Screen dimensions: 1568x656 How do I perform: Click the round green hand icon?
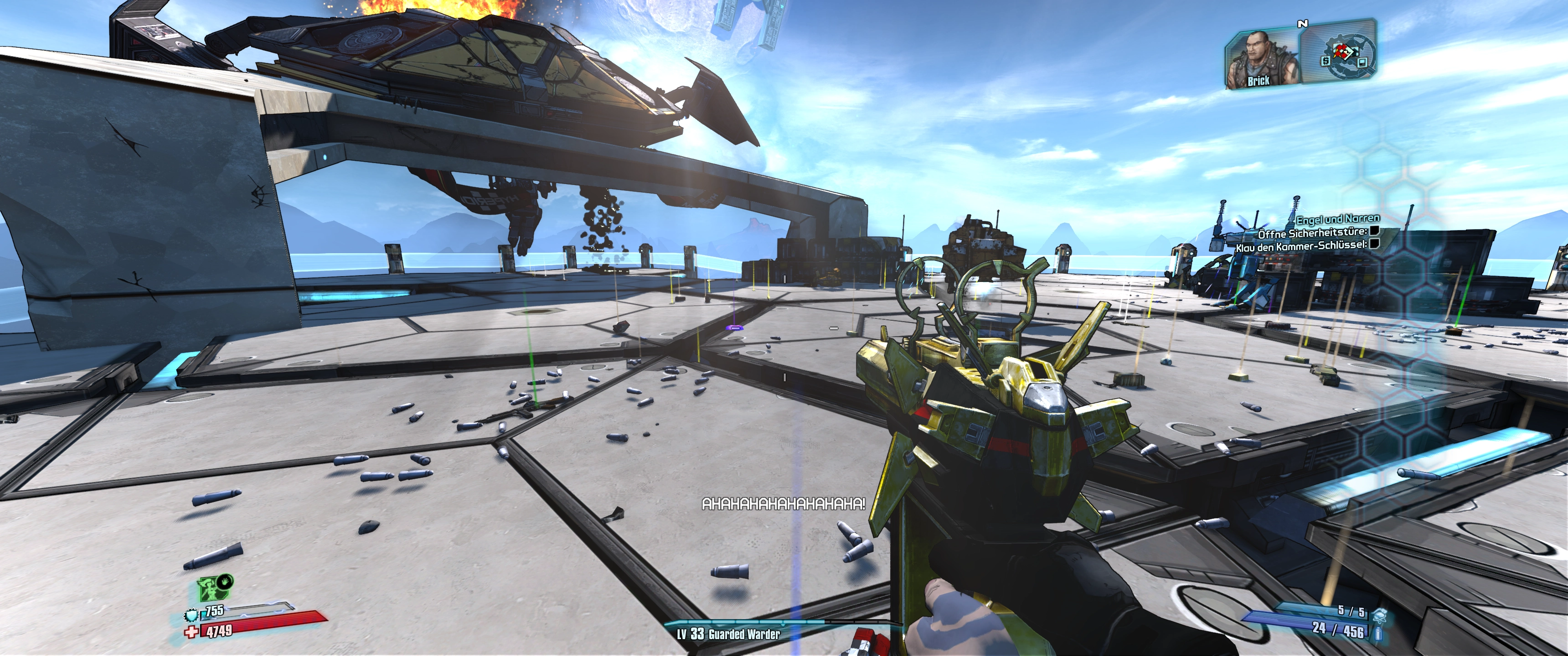[x=225, y=582]
